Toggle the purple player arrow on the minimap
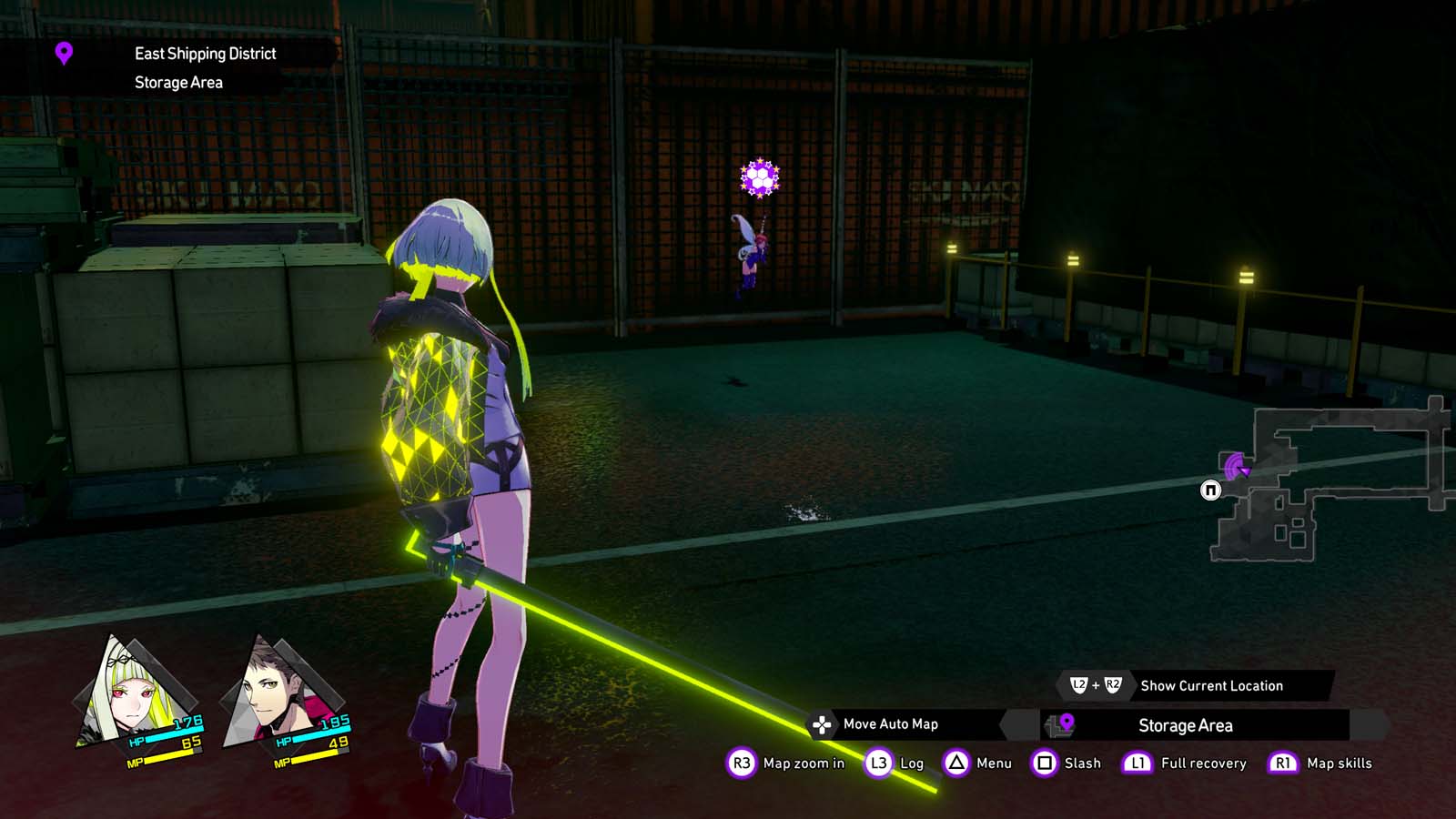This screenshot has height=819, width=1456. coord(1235,467)
